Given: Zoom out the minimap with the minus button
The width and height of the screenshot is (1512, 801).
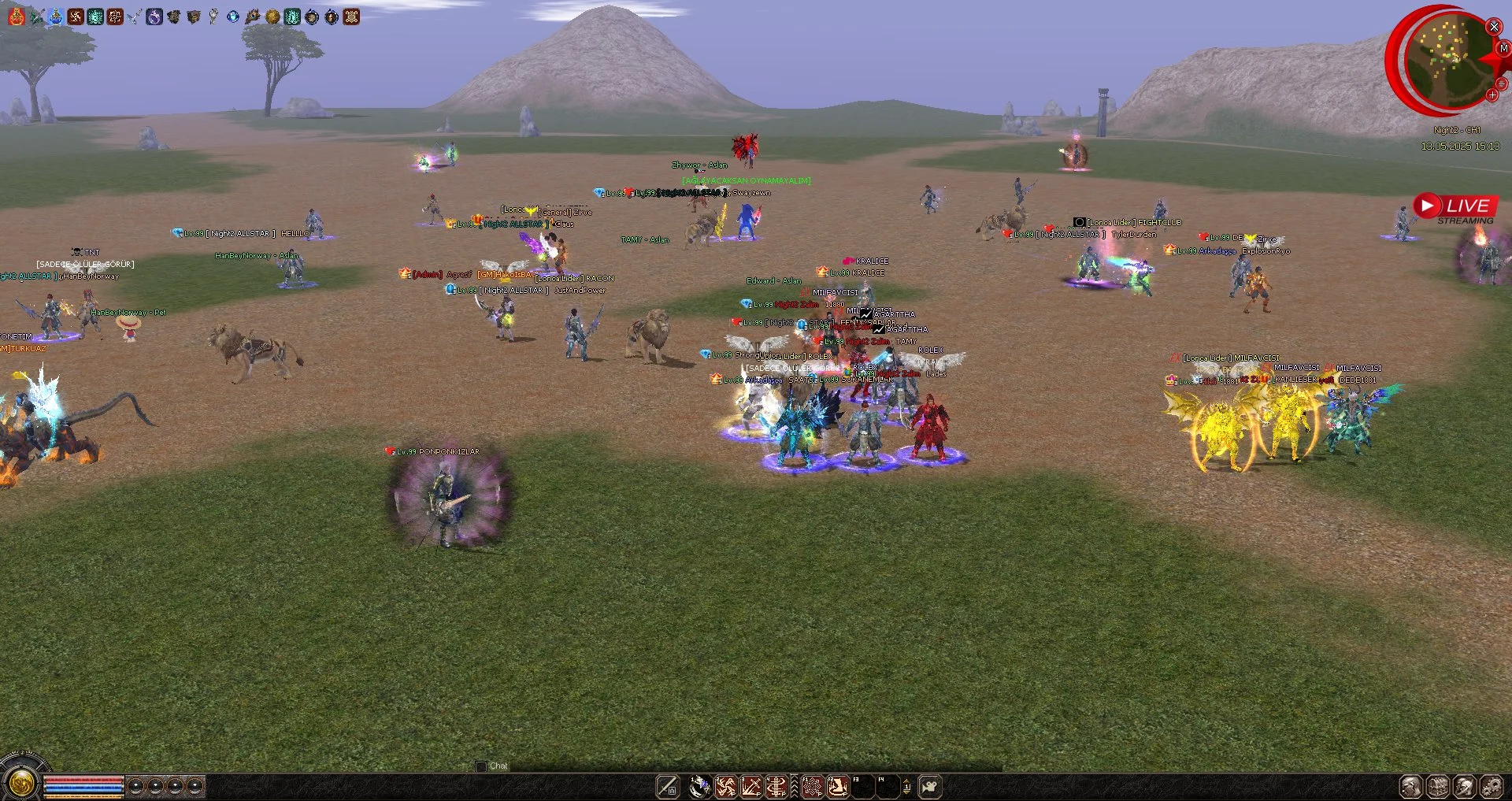Looking at the screenshot, I should pos(1502,83).
